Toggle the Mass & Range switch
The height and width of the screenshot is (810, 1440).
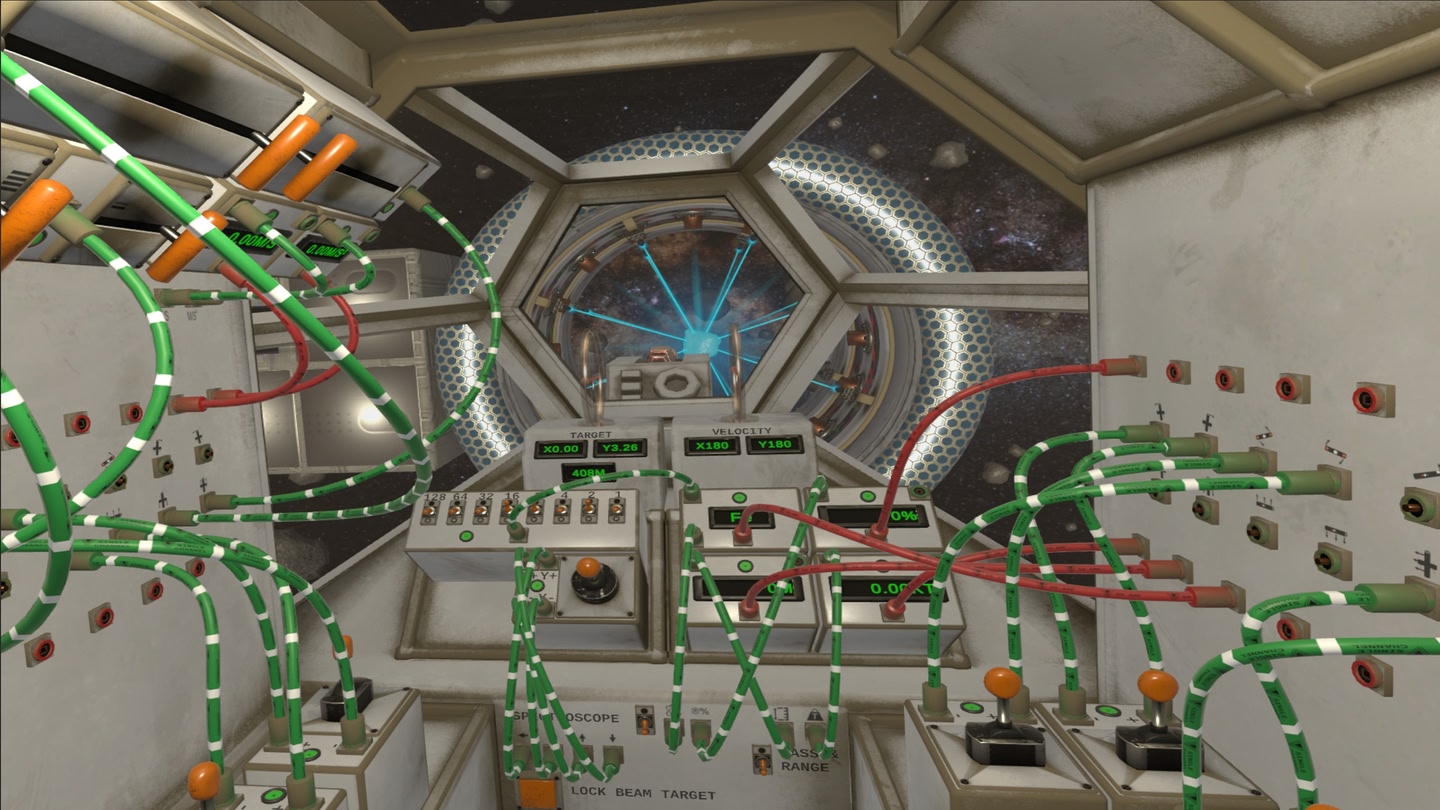pos(762,762)
